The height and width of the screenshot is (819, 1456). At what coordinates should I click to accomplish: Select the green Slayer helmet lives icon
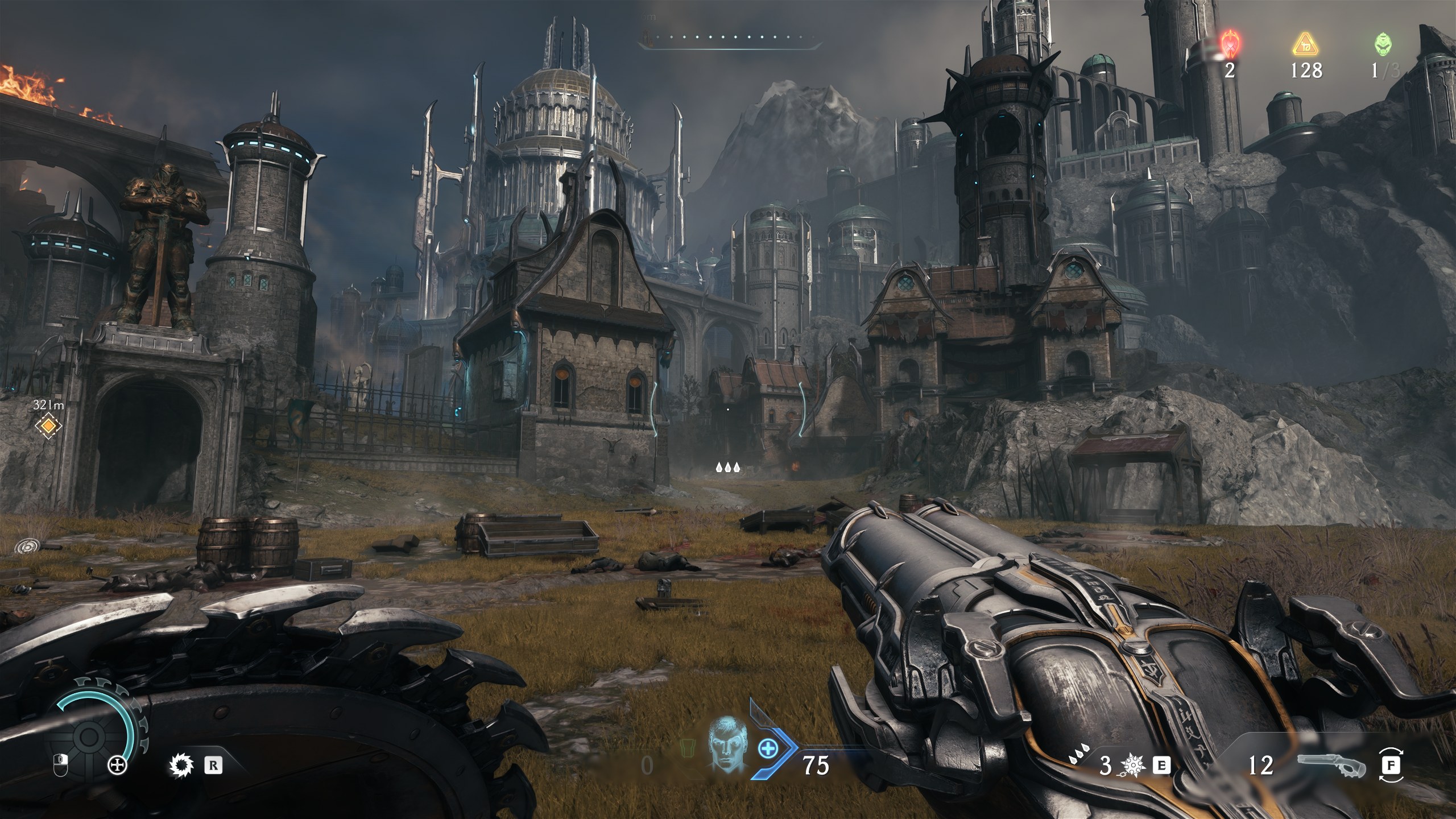1383,44
